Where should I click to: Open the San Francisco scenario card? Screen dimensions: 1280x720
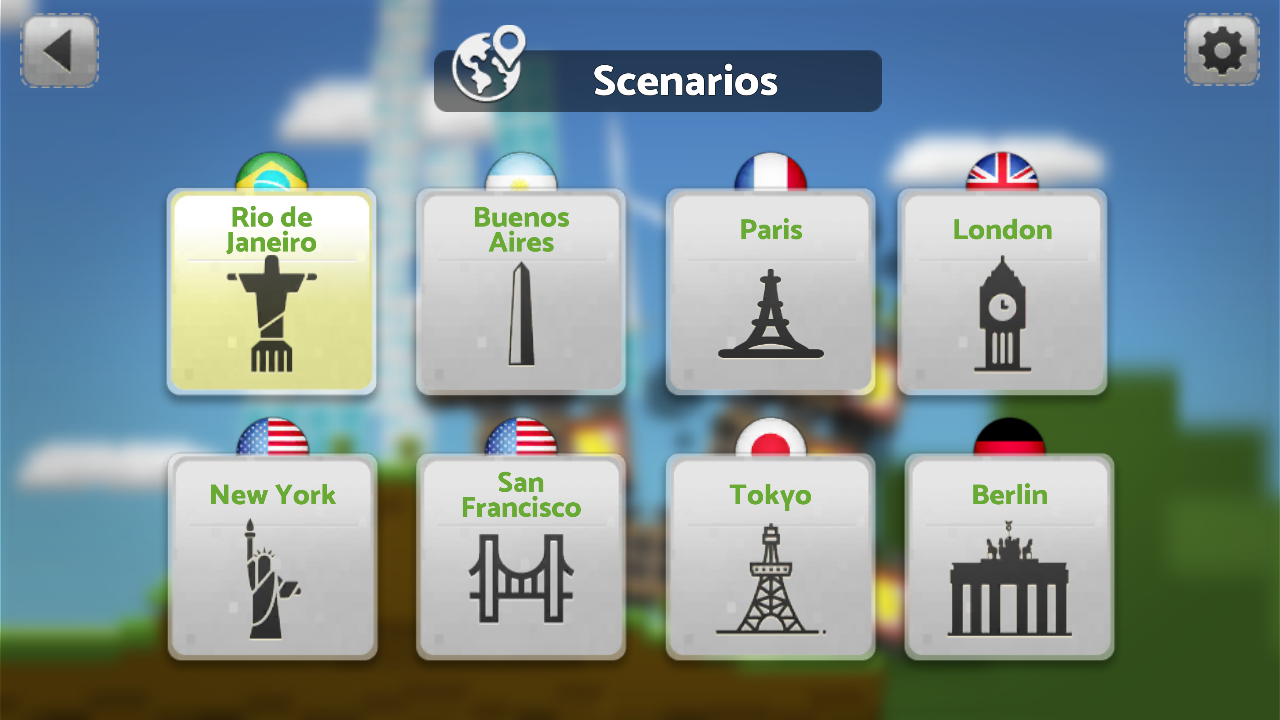520,555
